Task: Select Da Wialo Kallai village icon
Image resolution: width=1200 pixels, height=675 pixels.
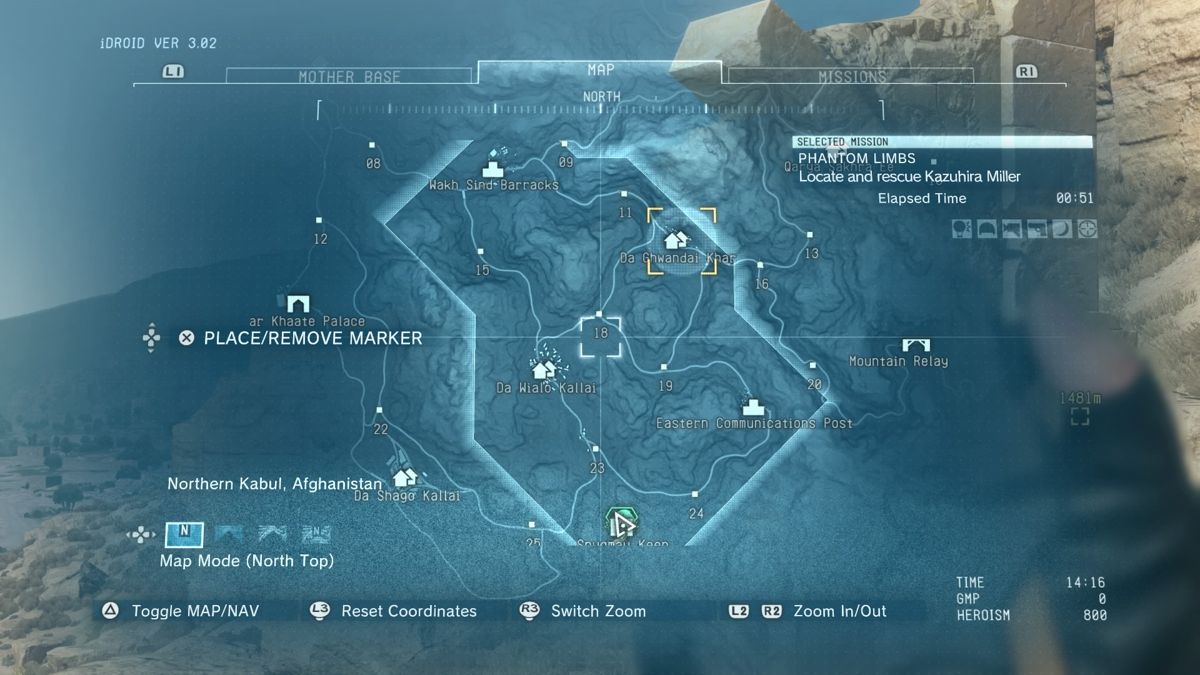Action: (x=544, y=368)
